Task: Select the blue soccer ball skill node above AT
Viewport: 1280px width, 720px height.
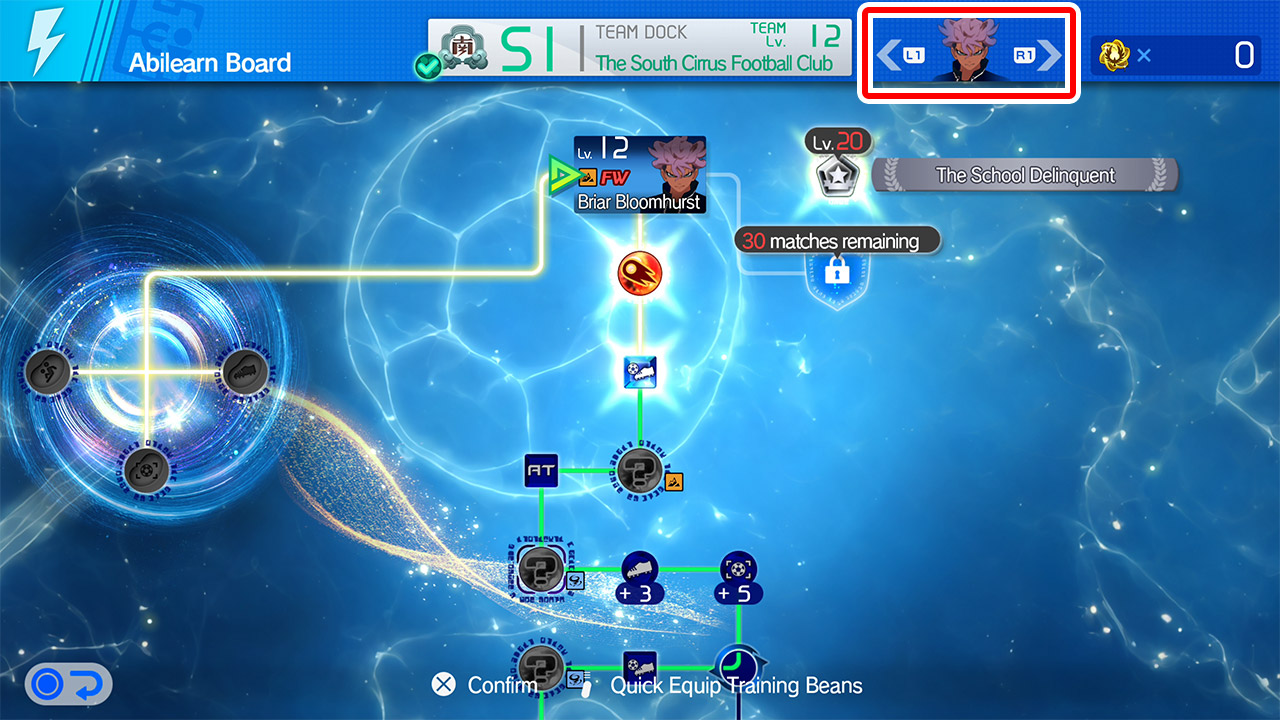Action: click(641, 370)
